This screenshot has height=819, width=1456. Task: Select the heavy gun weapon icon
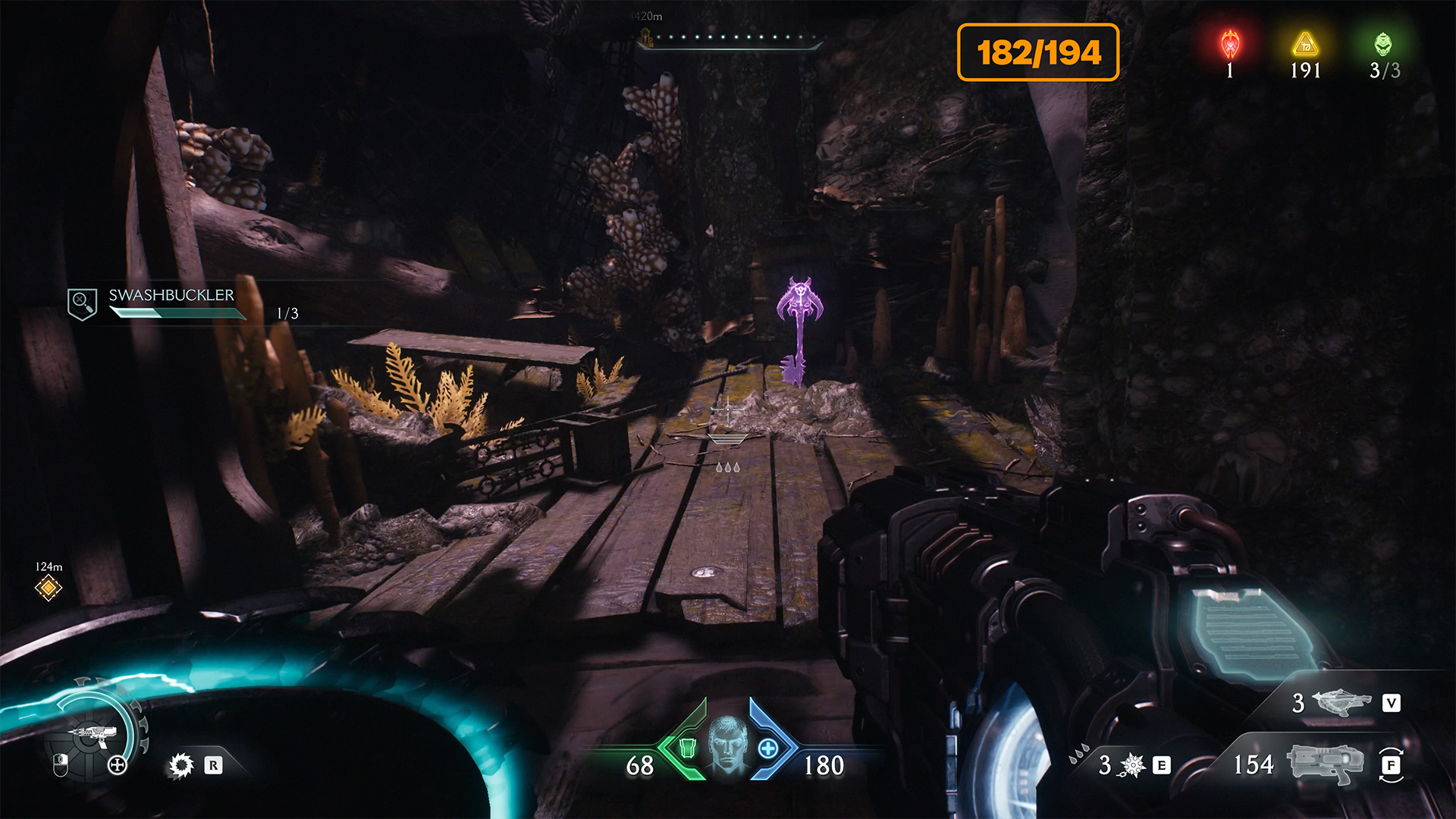click(x=1324, y=764)
